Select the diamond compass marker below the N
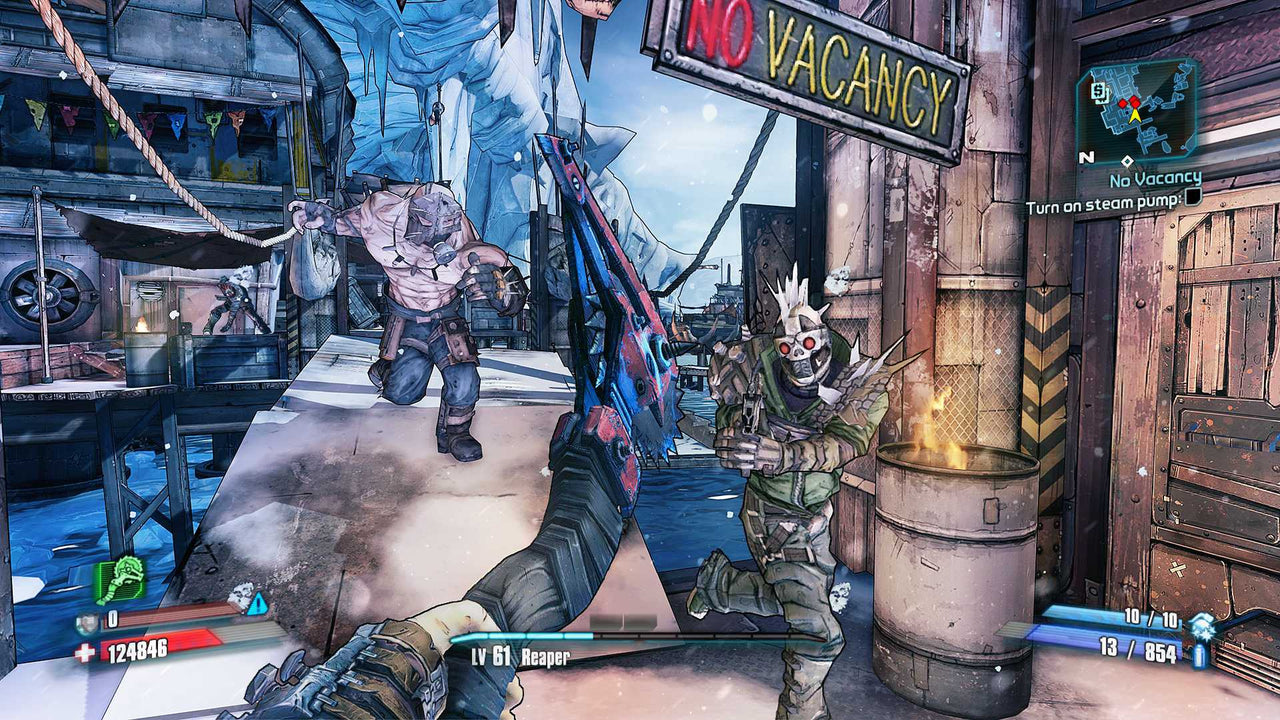 tap(1128, 161)
